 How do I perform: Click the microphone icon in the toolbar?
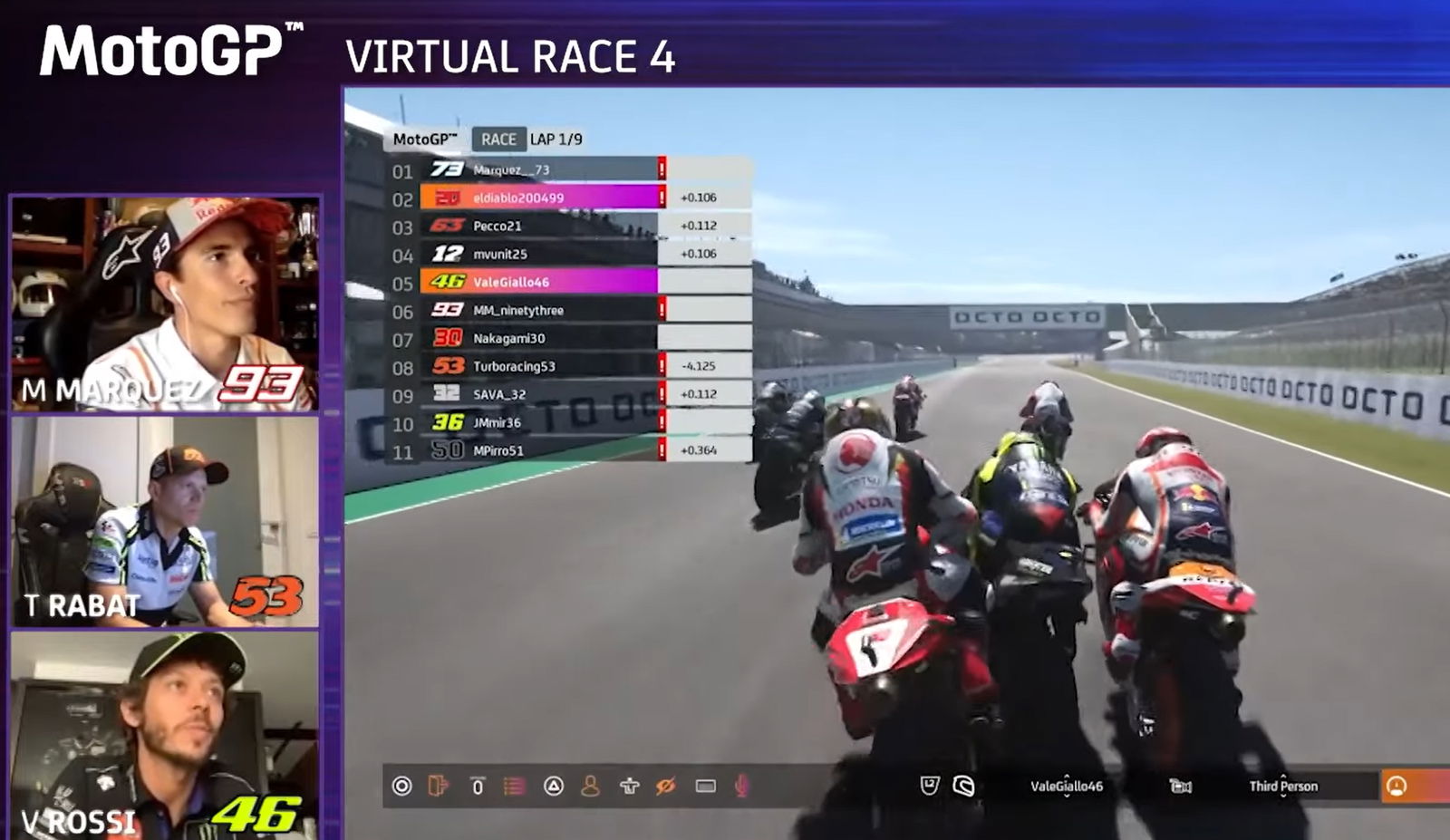click(x=741, y=786)
